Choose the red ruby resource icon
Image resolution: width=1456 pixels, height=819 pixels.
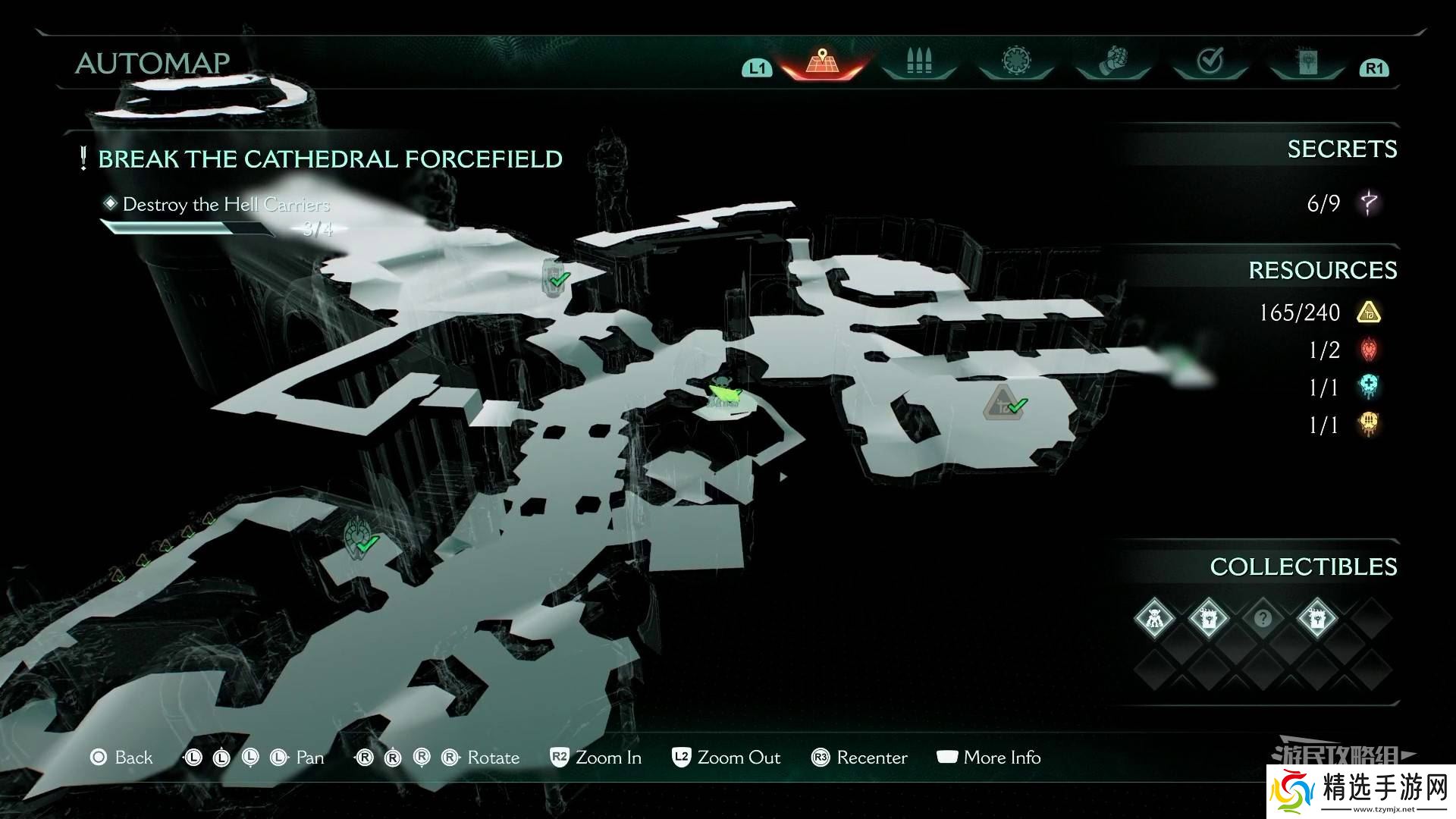pyautogui.click(x=1369, y=350)
